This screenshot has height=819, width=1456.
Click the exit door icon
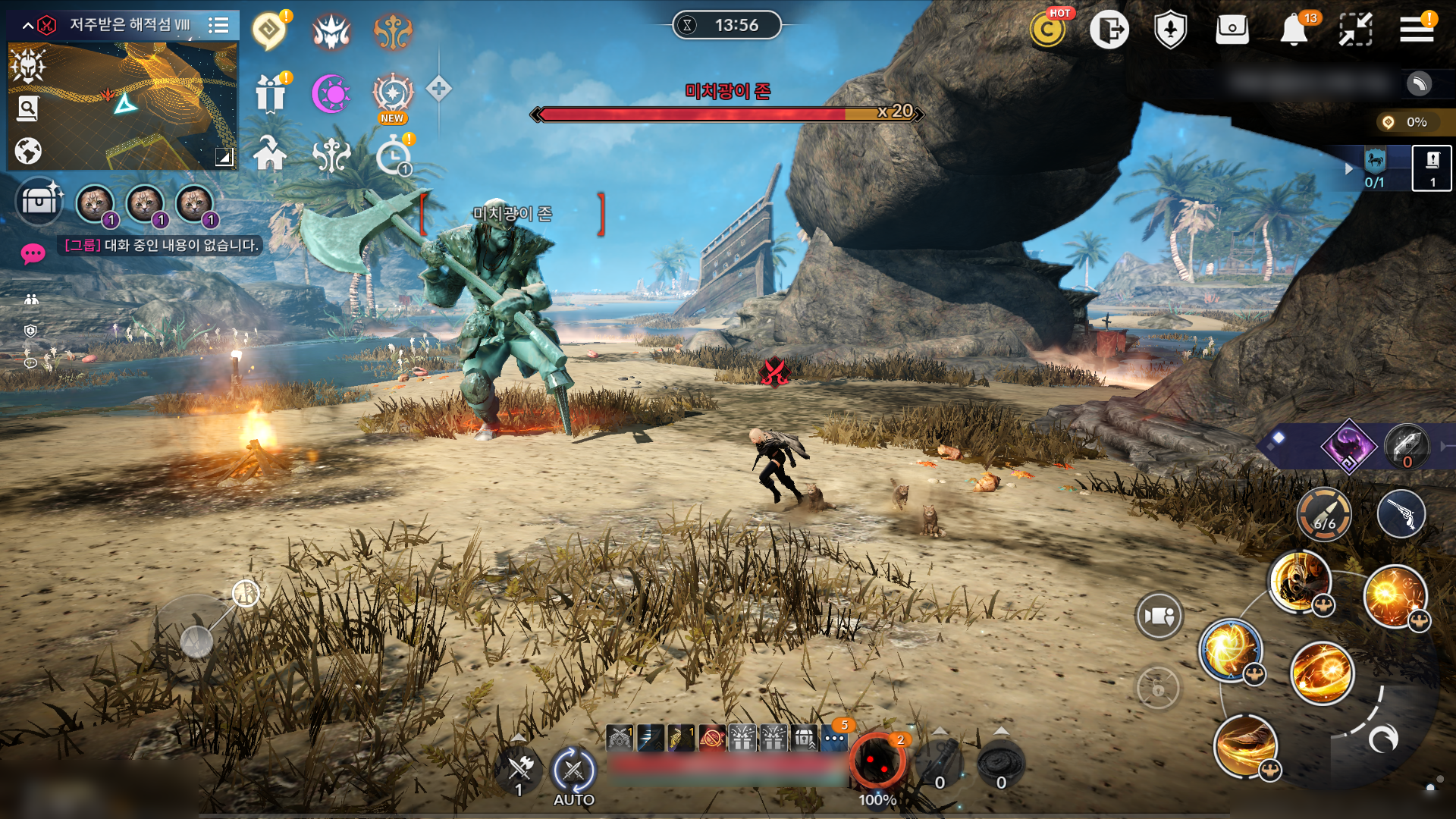coord(1109,30)
